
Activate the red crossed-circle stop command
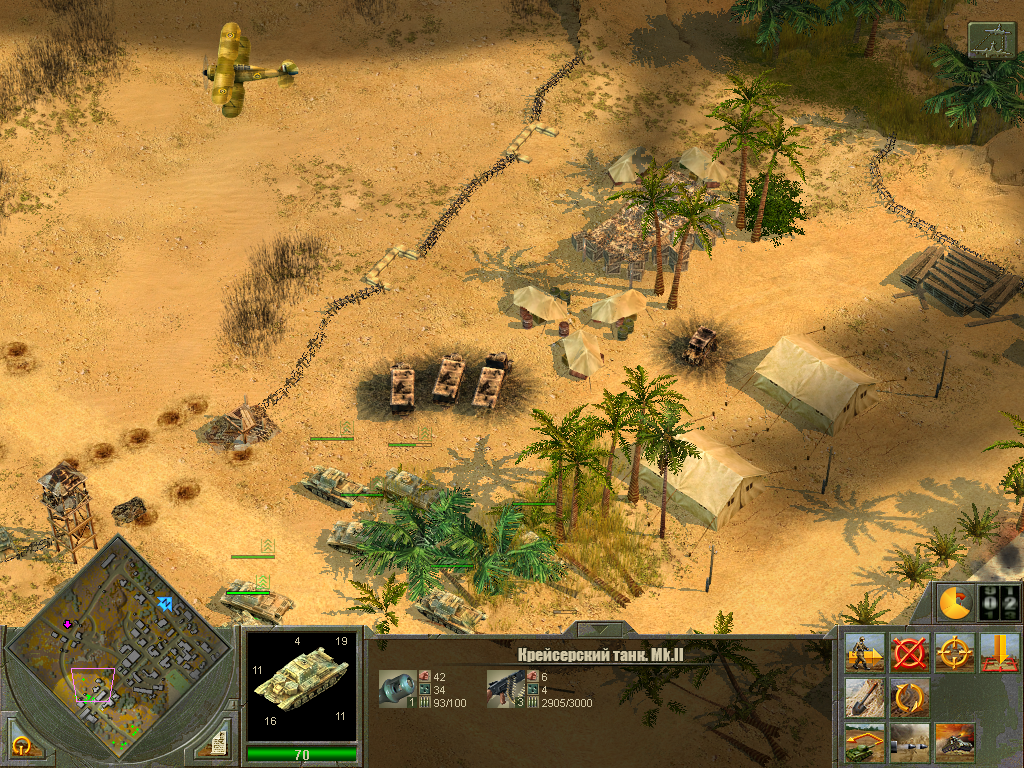click(x=909, y=652)
